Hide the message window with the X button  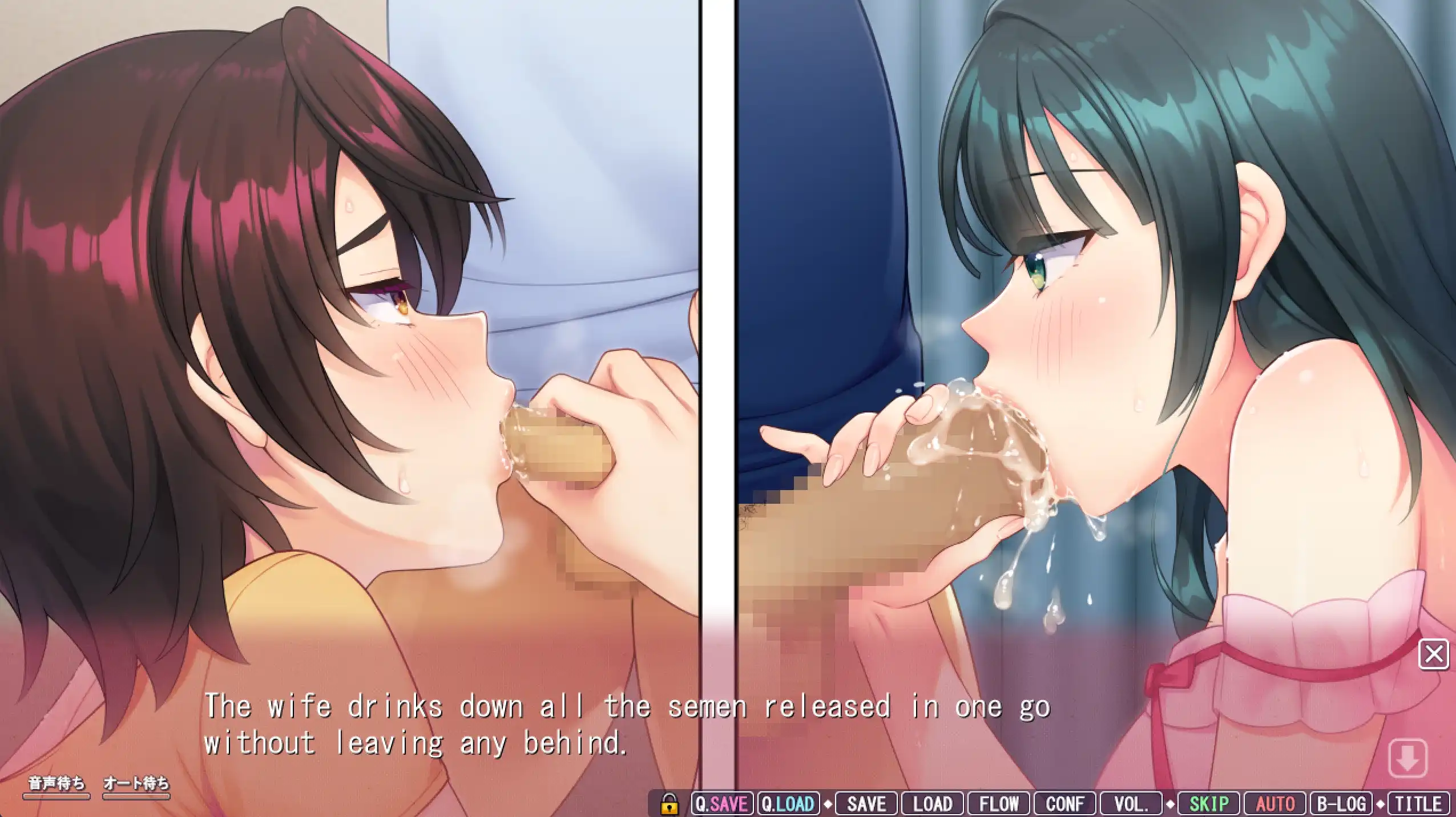(x=1434, y=654)
